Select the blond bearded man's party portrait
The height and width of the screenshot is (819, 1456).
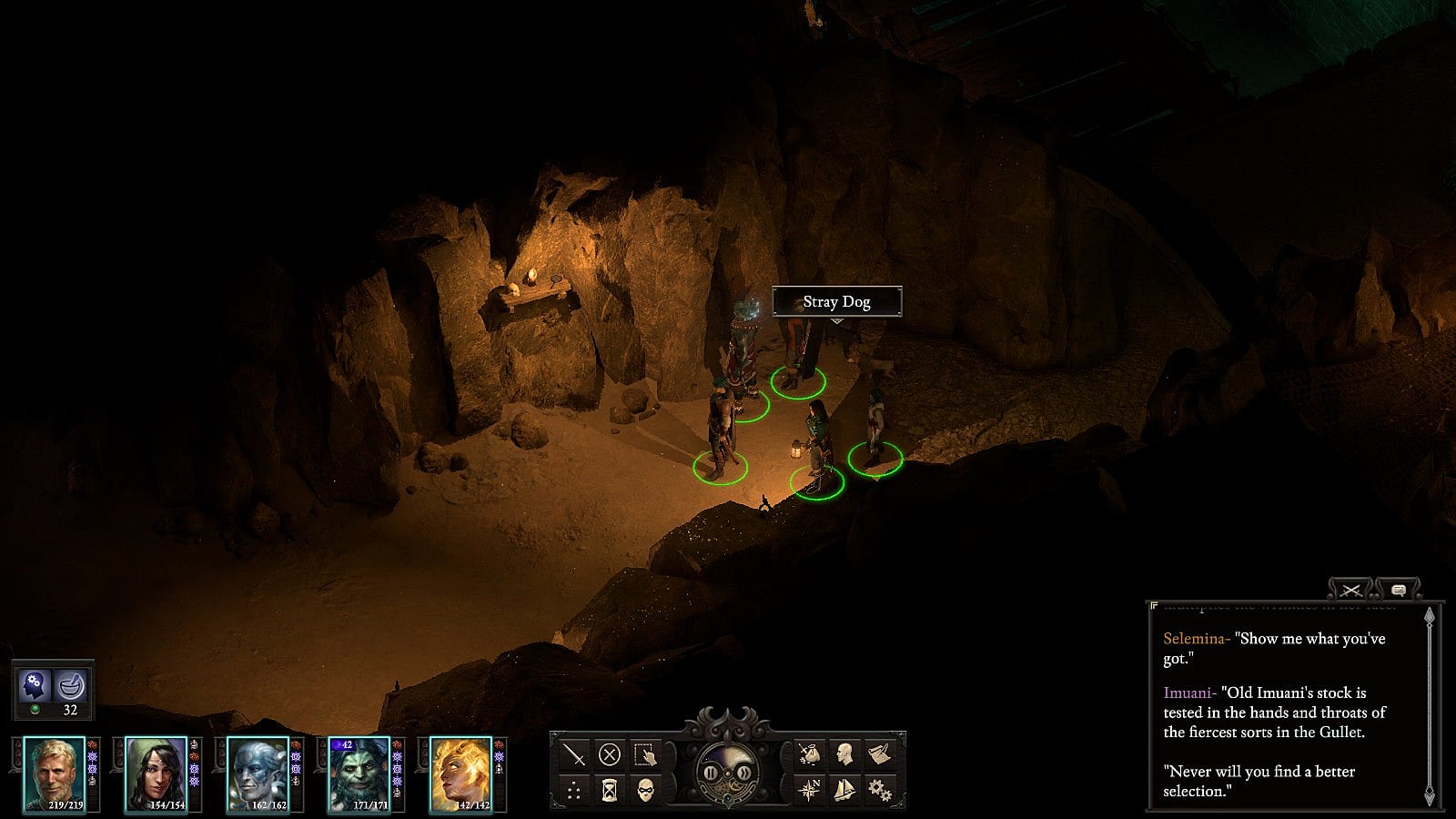coord(55,773)
